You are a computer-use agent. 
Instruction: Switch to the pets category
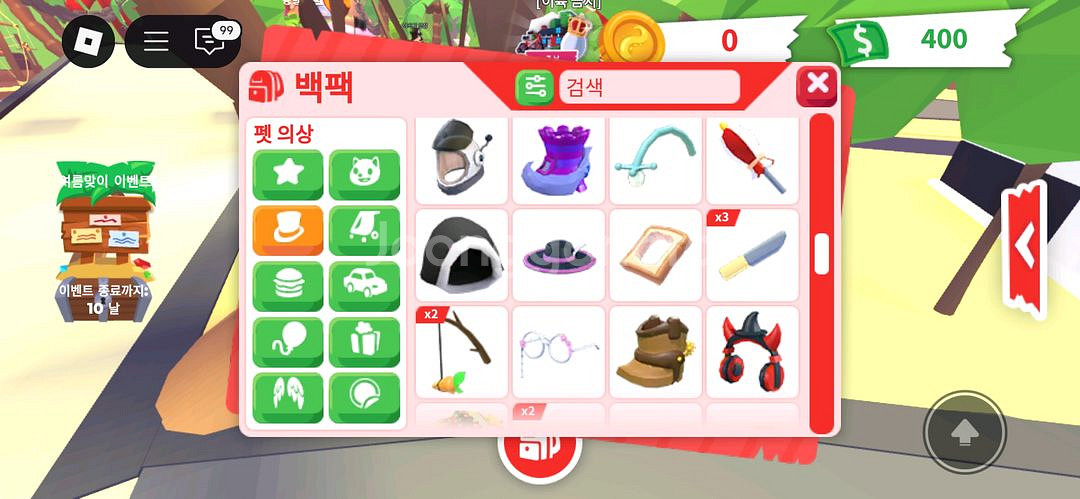coord(364,175)
